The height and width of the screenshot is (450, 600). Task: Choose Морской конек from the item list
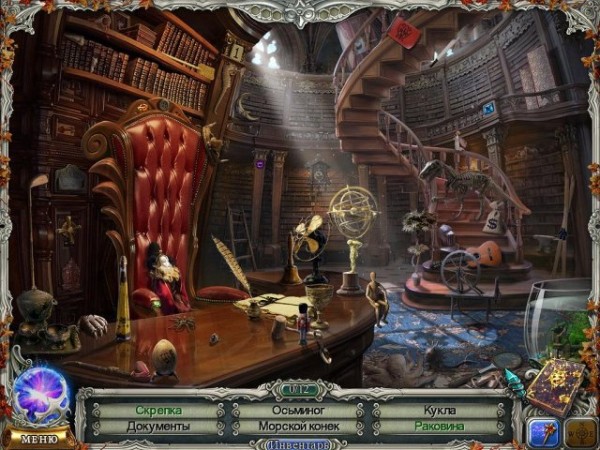297,427
